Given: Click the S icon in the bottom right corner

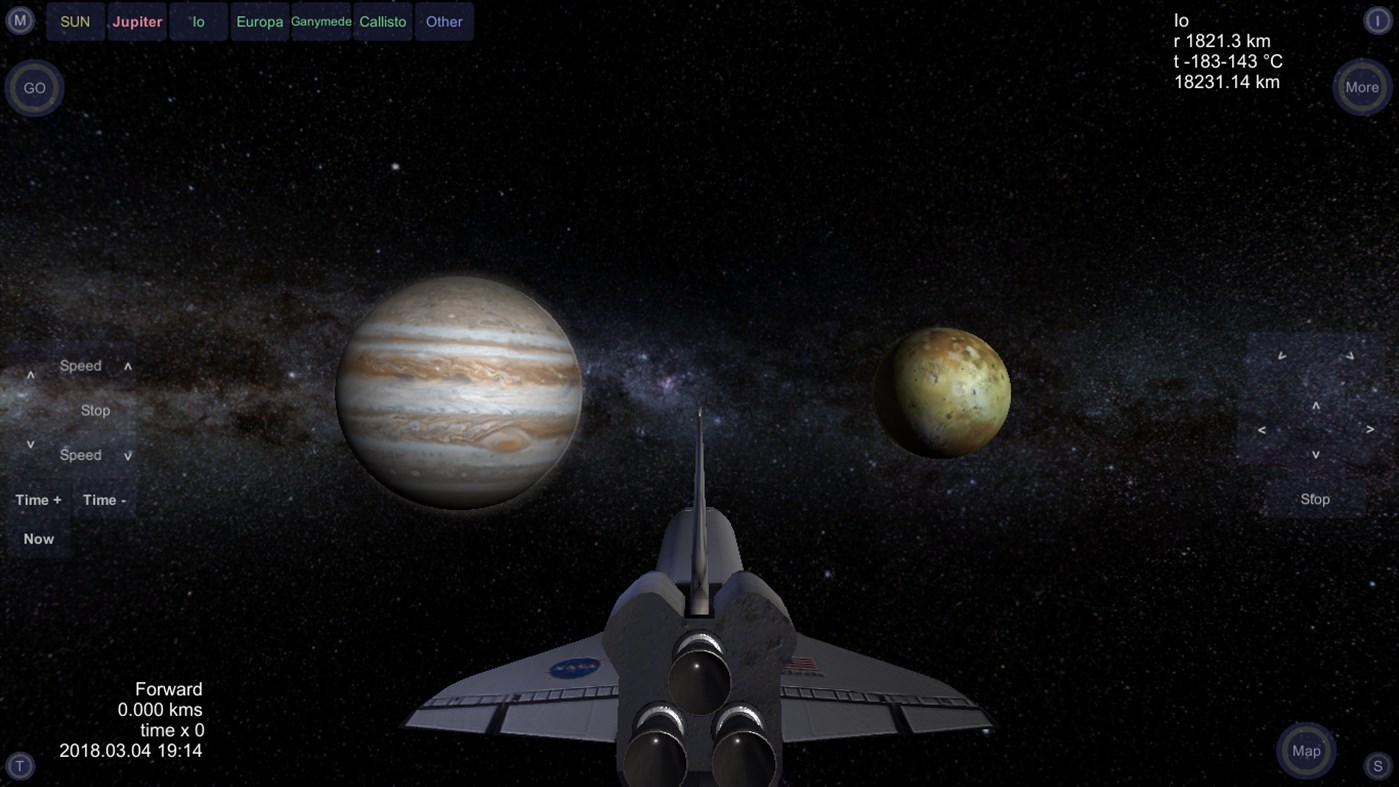Looking at the screenshot, I should coord(1380,766).
